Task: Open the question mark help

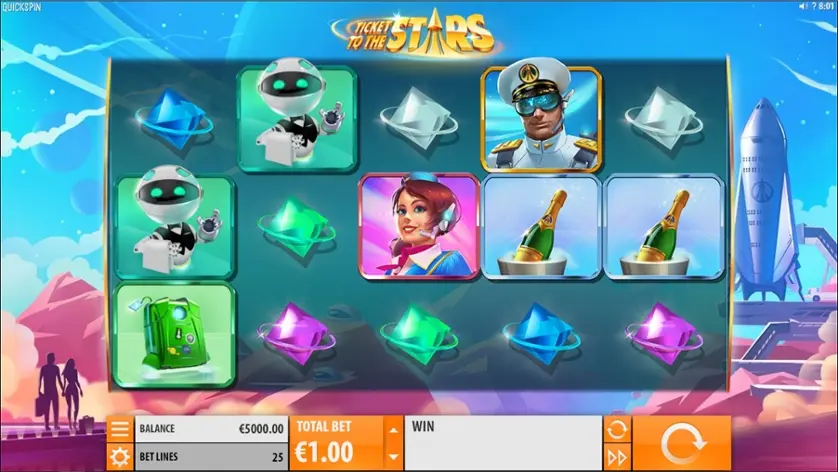Action: point(815,6)
